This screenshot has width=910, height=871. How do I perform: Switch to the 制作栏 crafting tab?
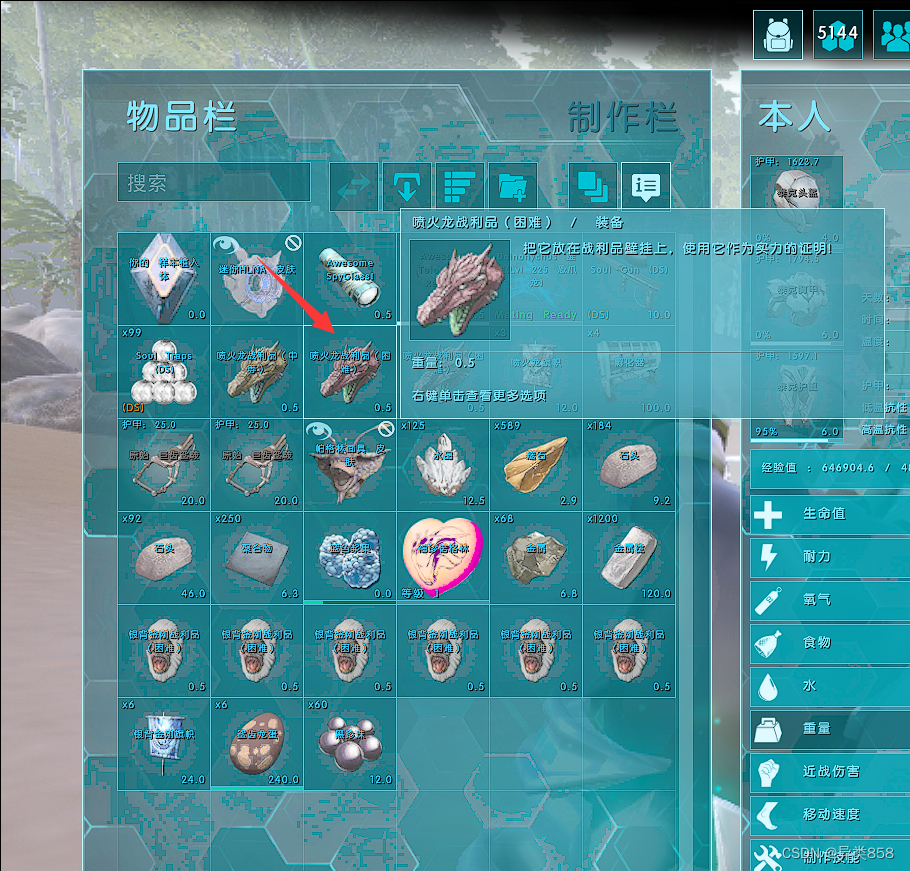622,117
